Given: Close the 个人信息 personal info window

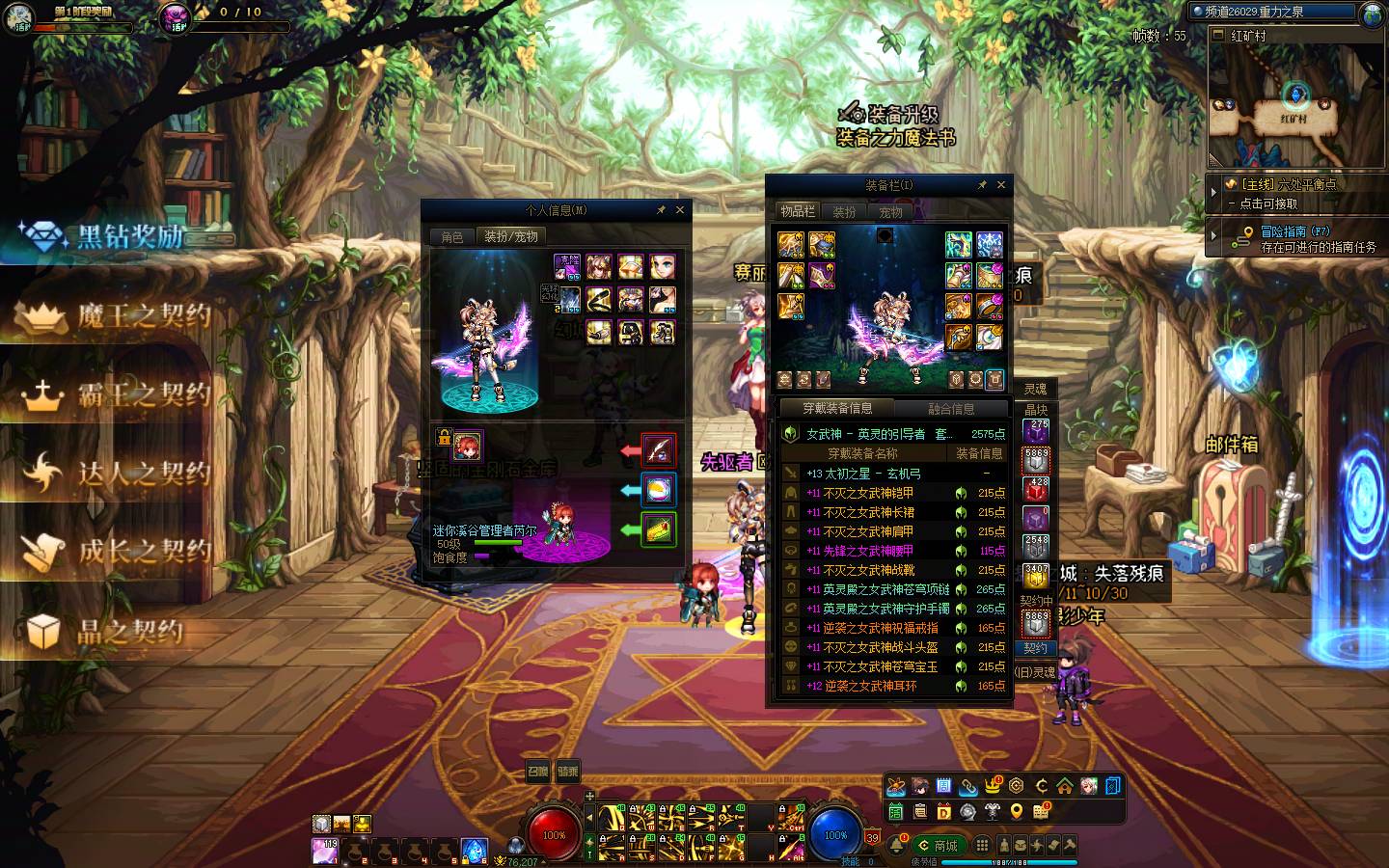Looking at the screenshot, I should [680, 209].
